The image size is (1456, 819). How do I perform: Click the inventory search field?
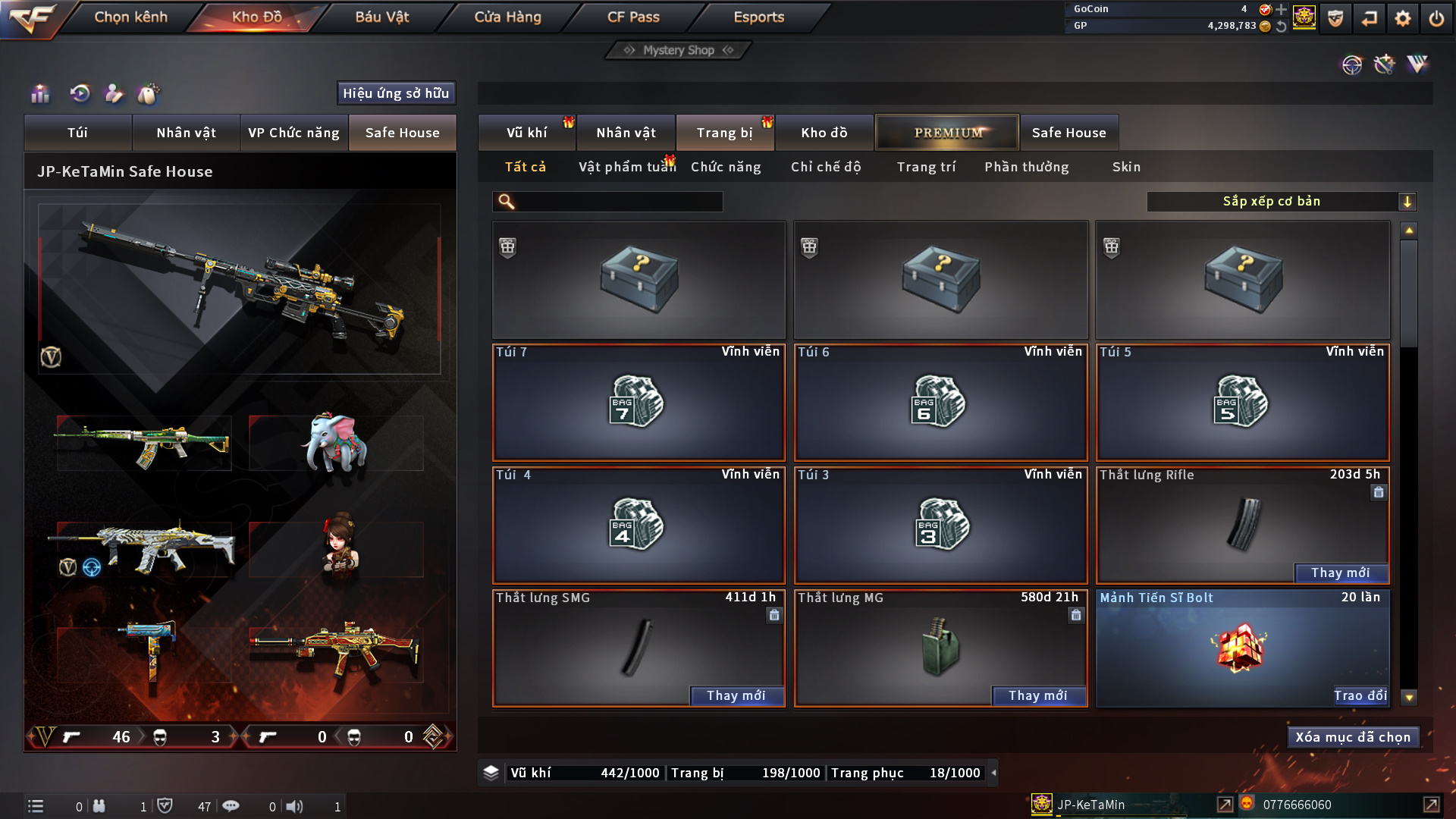(x=618, y=202)
